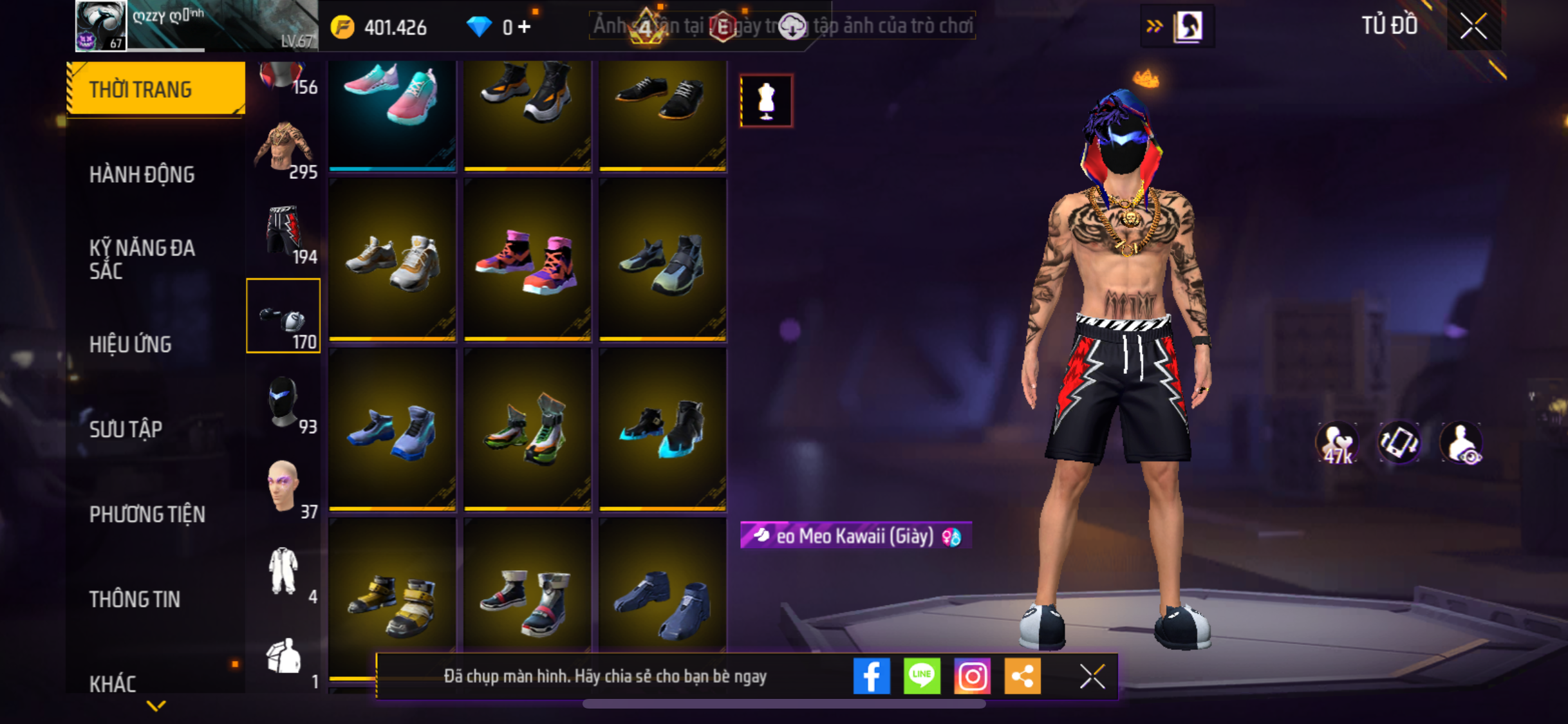1568x724 pixels.
Task: Open the Sưu Tập section
Action: [x=126, y=429]
